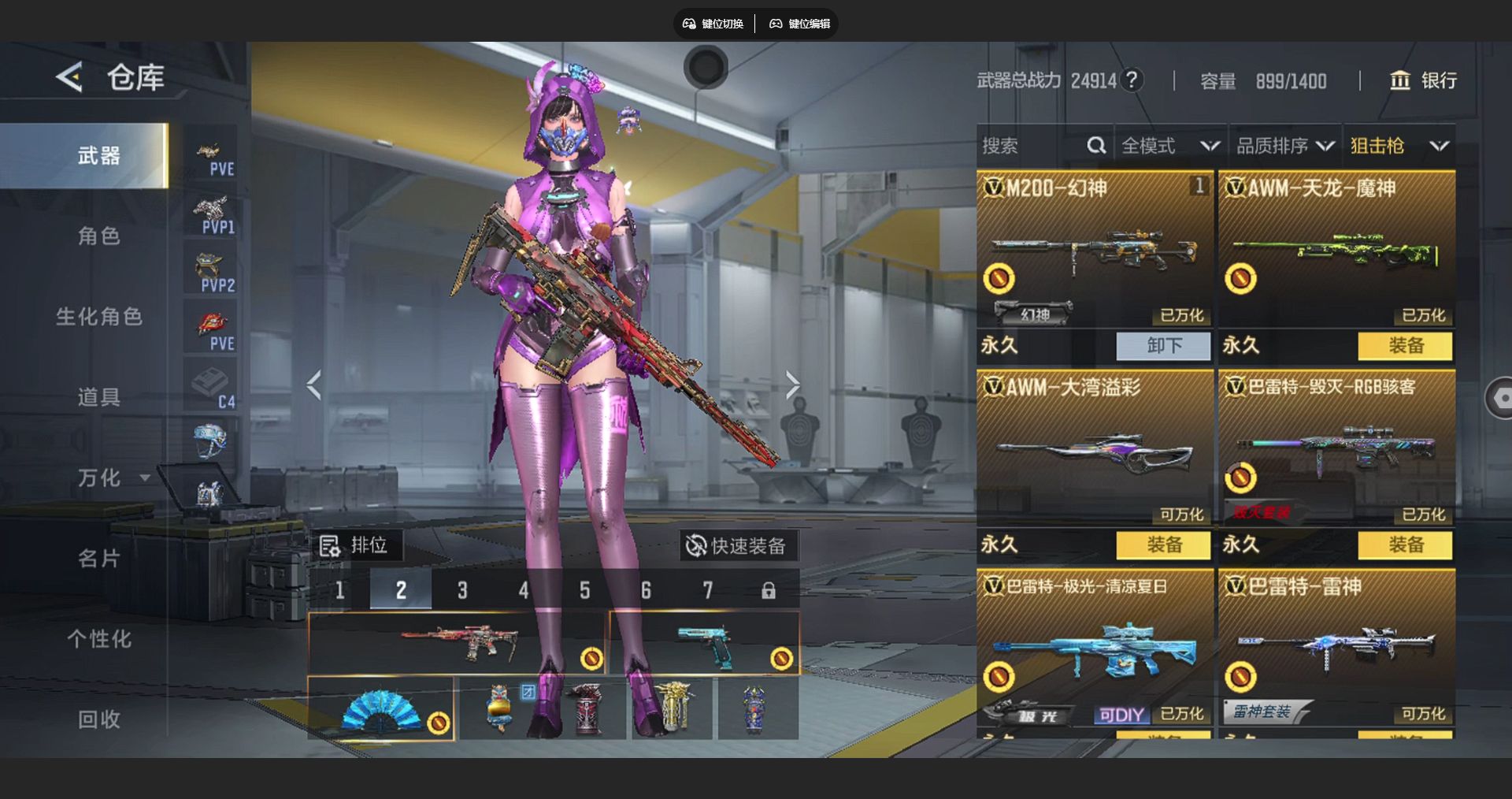Equip the AWM-天龙-魔神 sniper rifle
The image size is (1512, 799).
tap(1405, 346)
